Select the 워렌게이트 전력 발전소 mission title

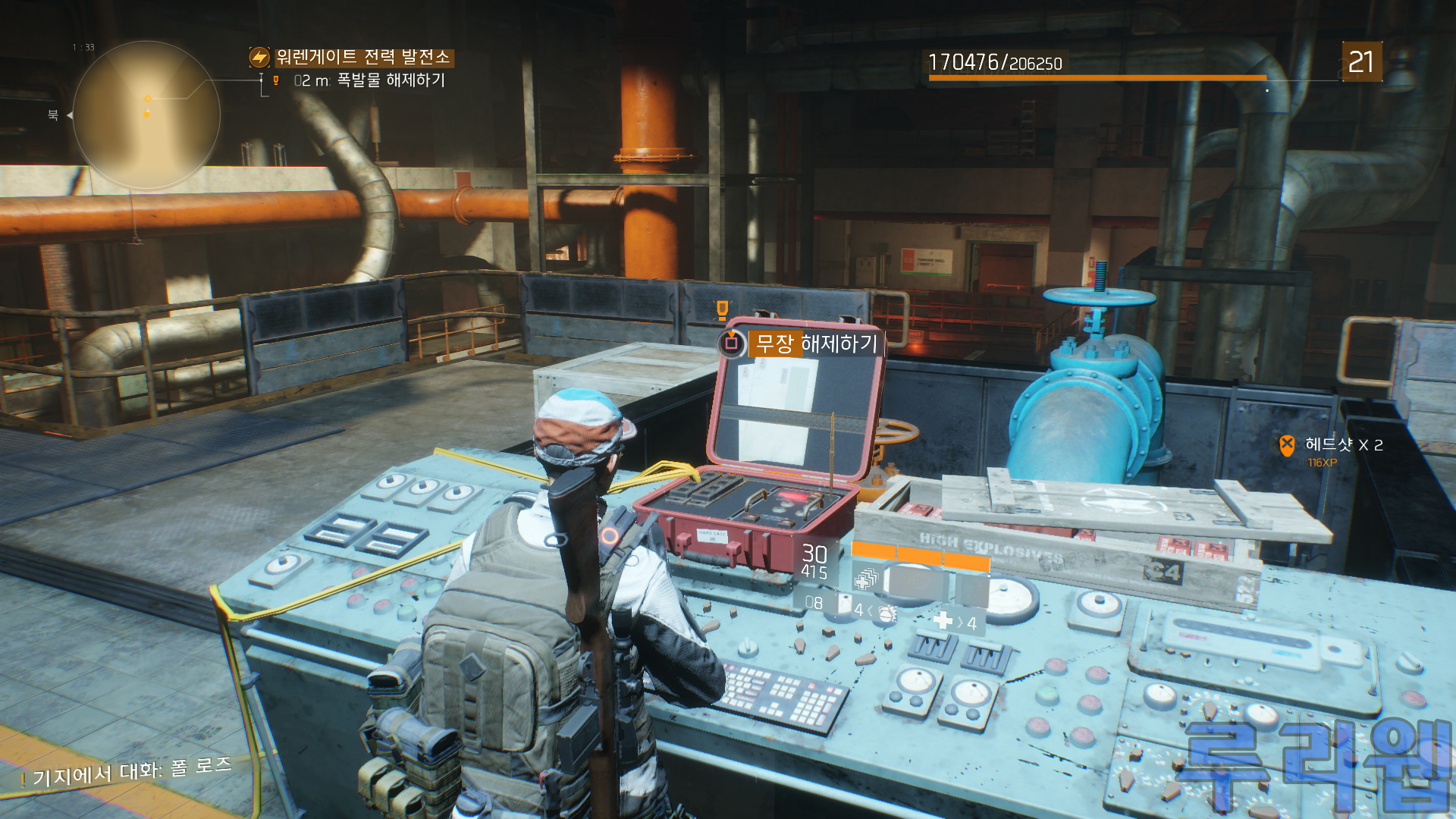pyautogui.click(x=362, y=57)
